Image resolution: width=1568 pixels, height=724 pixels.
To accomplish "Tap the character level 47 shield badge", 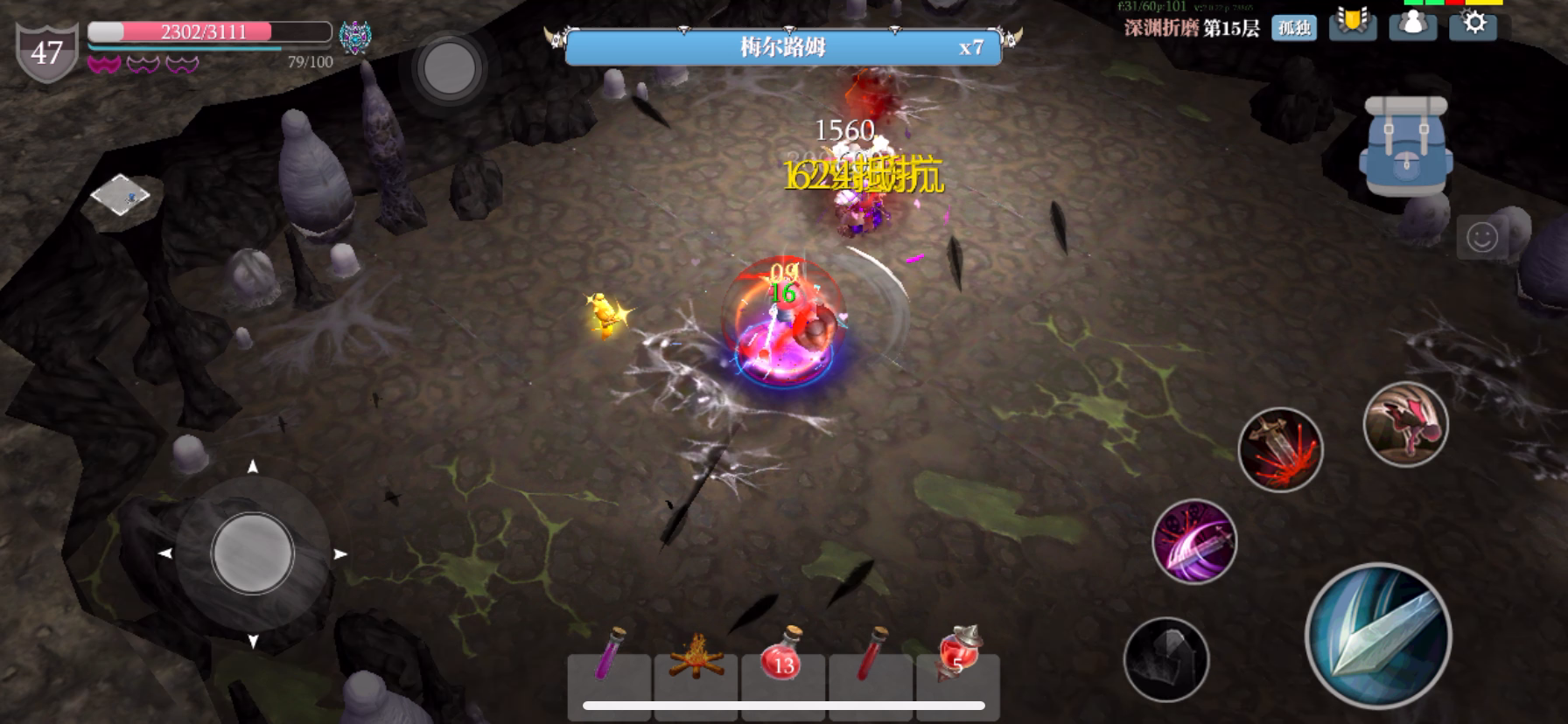I will point(46,52).
